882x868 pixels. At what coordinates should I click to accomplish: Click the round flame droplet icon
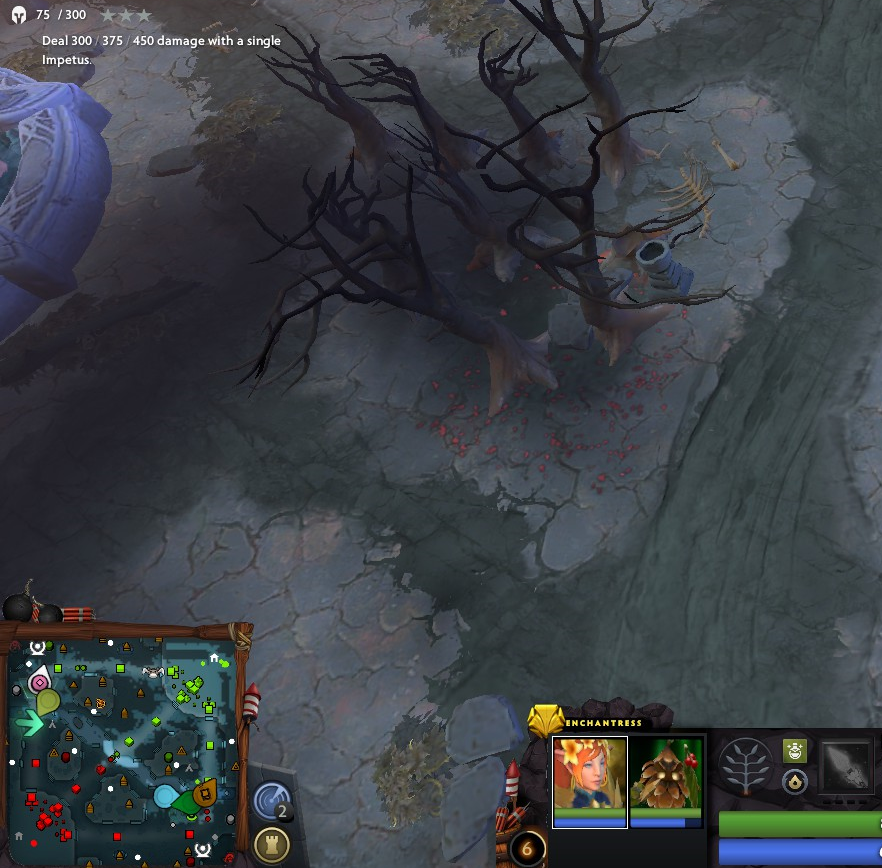[795, 782]
